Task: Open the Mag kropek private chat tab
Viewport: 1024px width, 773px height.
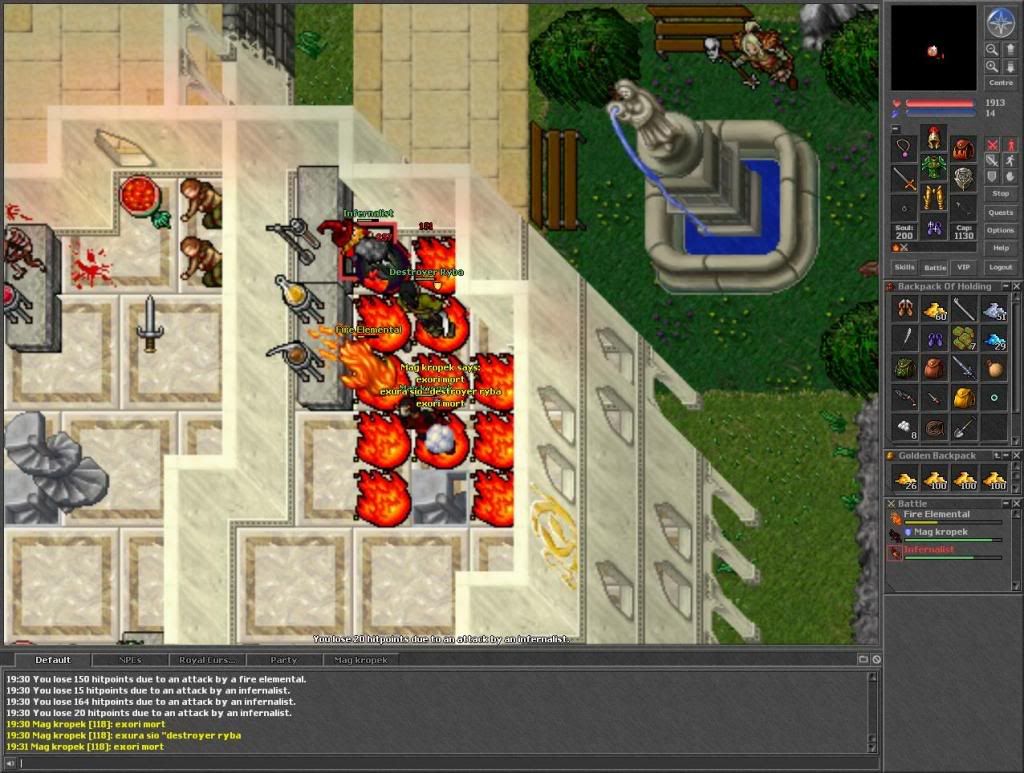Action: coord(358,660)
